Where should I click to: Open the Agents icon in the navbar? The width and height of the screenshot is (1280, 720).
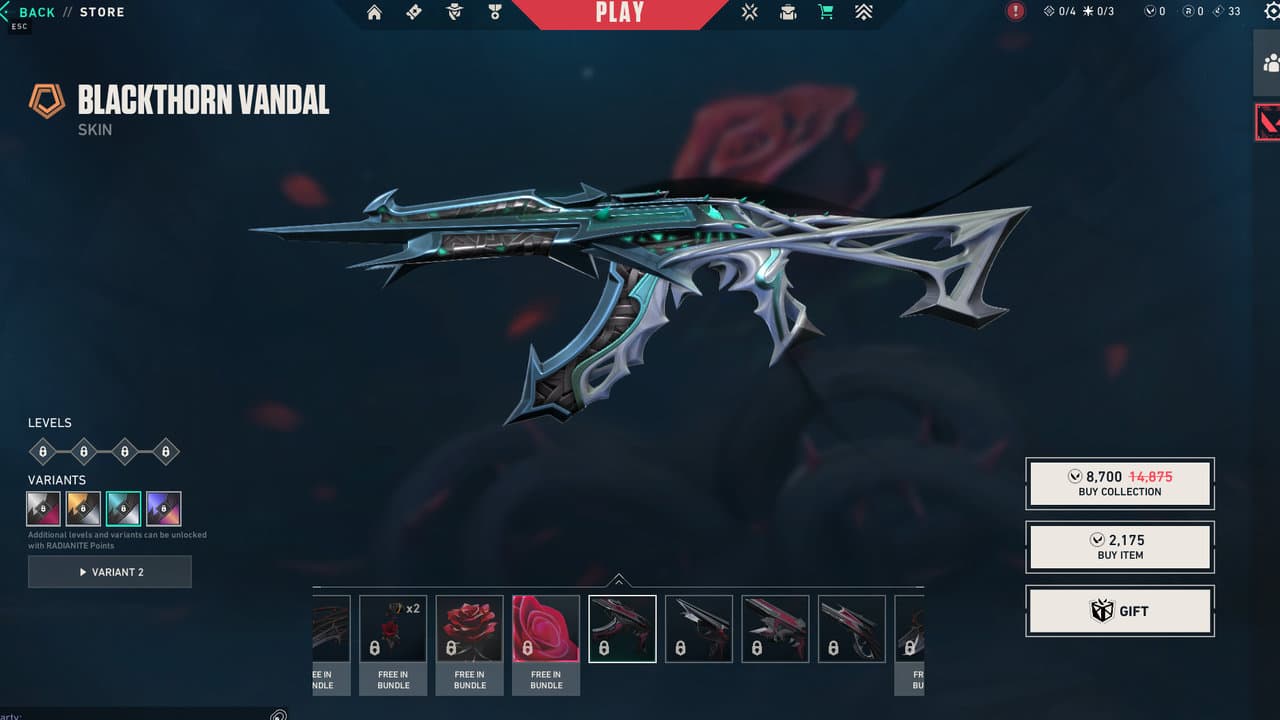tap(453, 12)
